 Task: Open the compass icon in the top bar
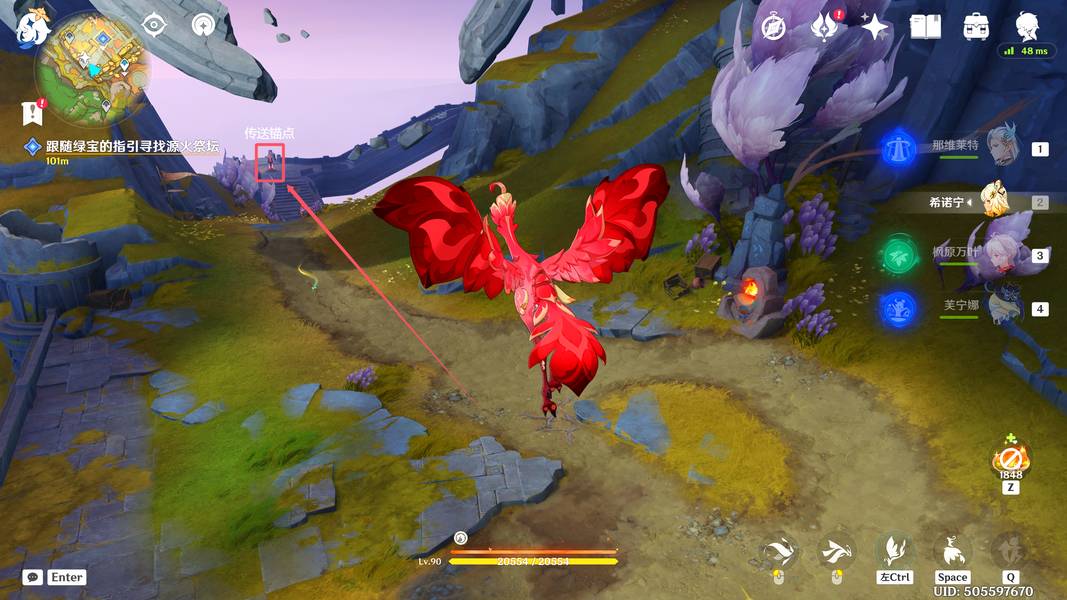tap(773, 27)
